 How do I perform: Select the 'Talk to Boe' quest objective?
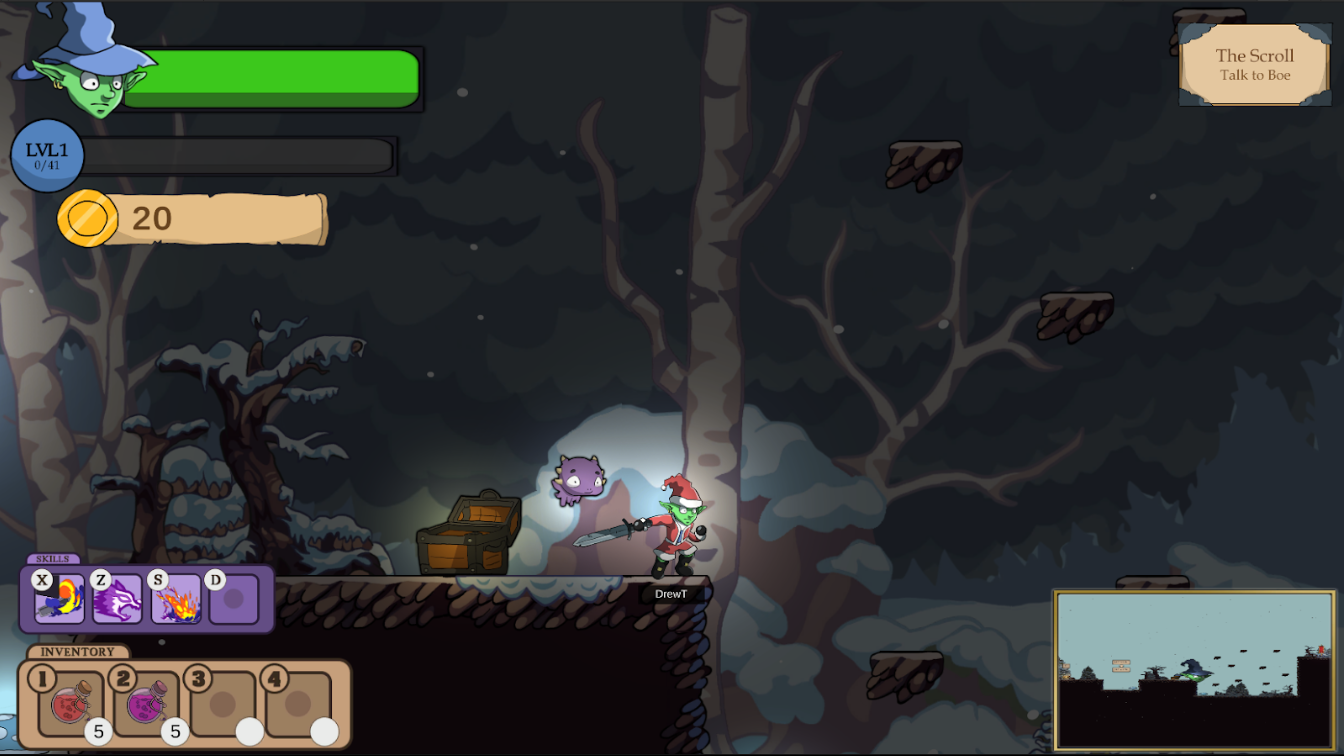pos(1254,75)
